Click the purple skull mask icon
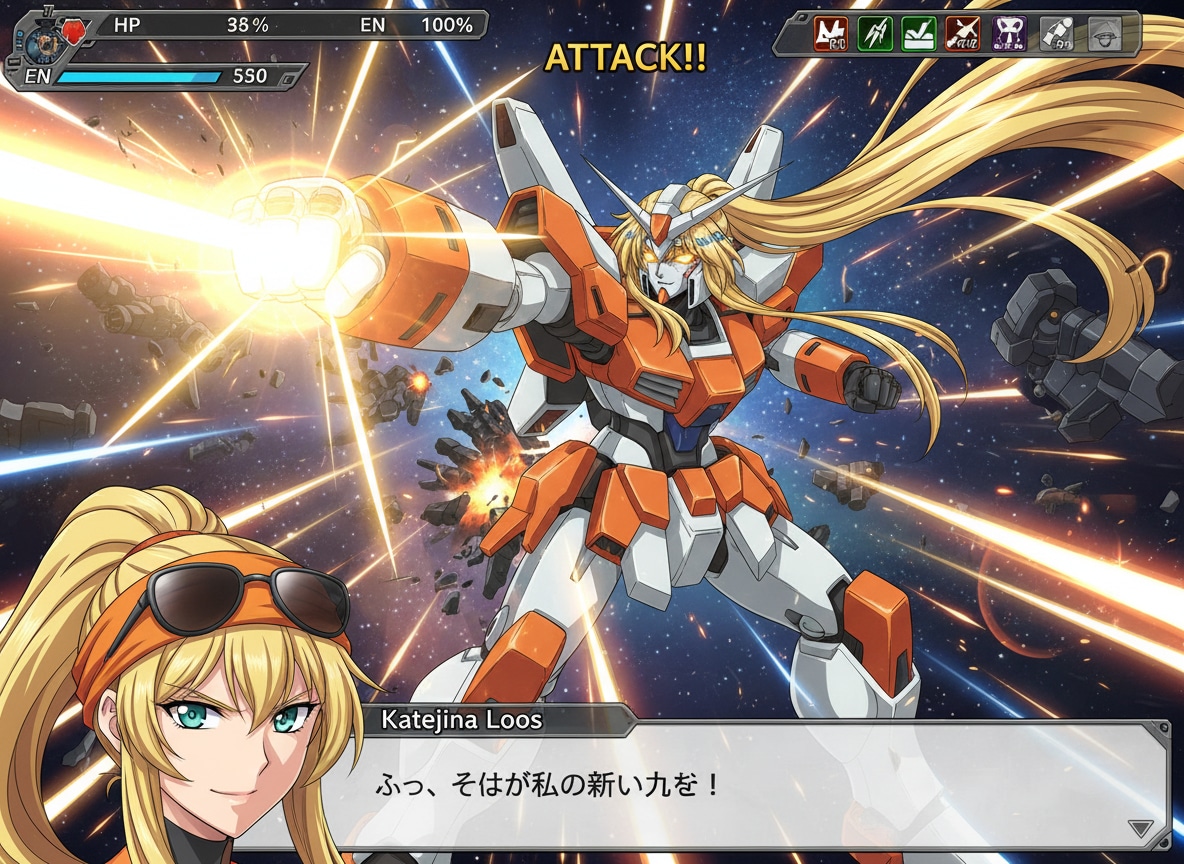Image resolution: width=1184 pixels, height=864 pixels. click(x=1009, y=33)
